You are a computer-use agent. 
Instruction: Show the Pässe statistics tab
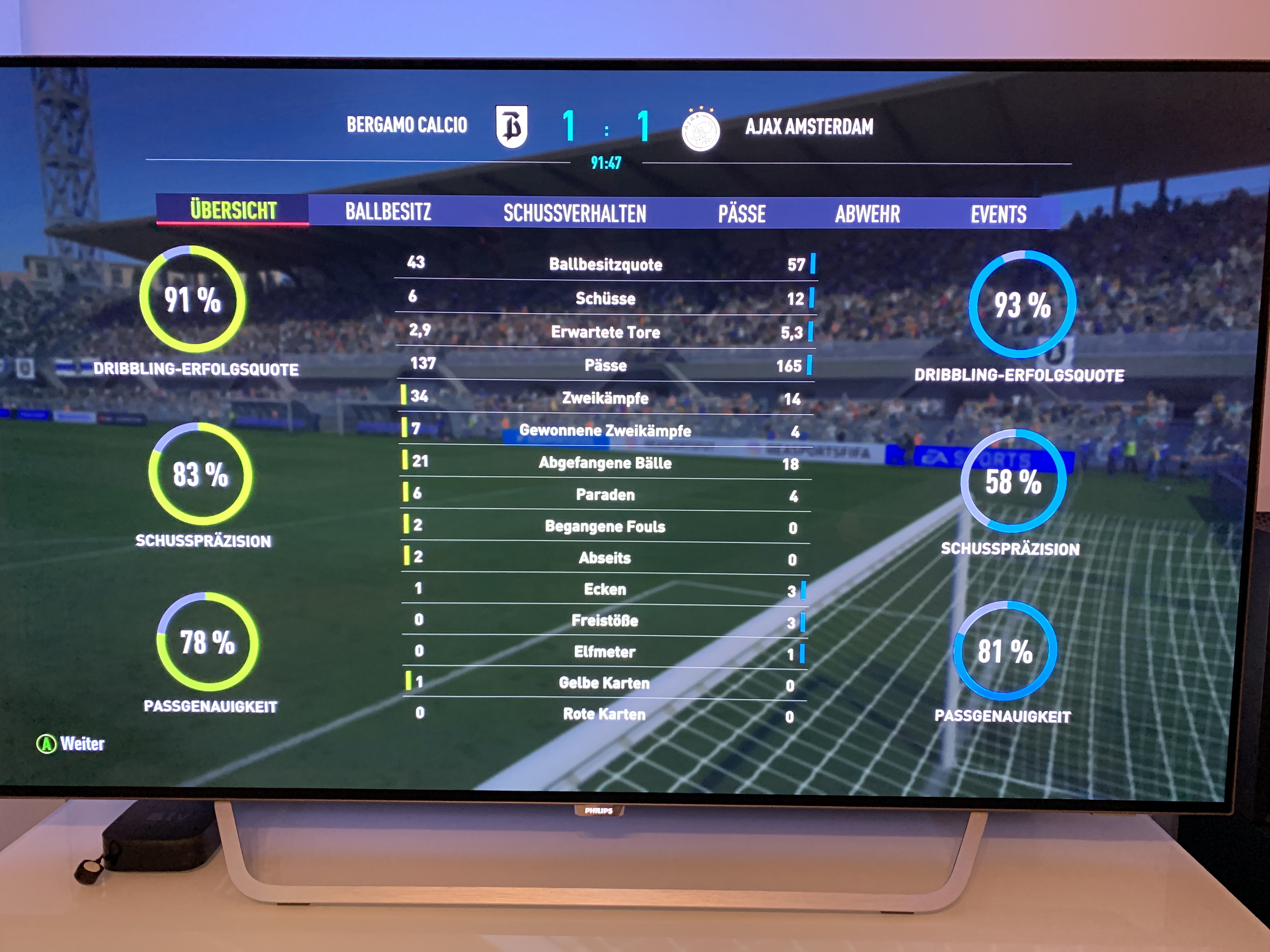coord(742,214)
